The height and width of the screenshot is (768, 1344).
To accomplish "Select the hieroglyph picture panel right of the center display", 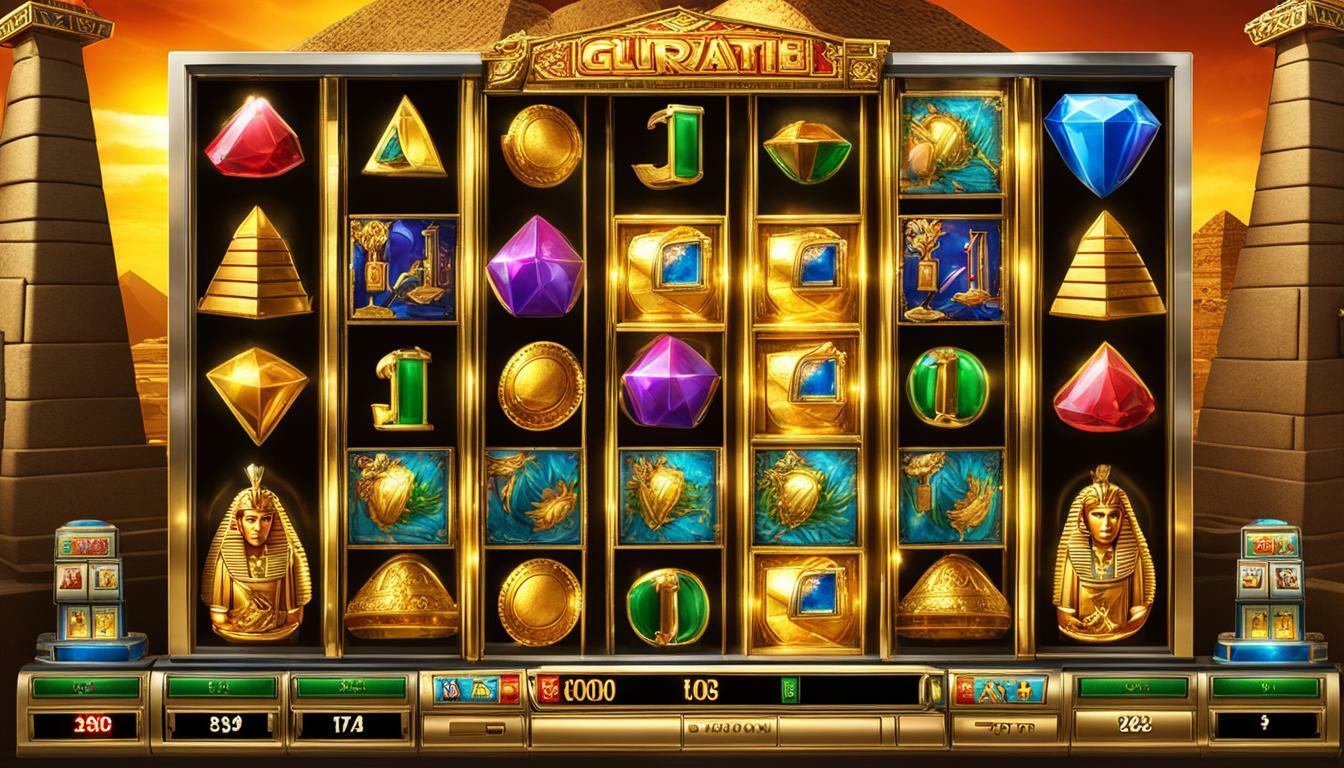I will point(1001,689).
